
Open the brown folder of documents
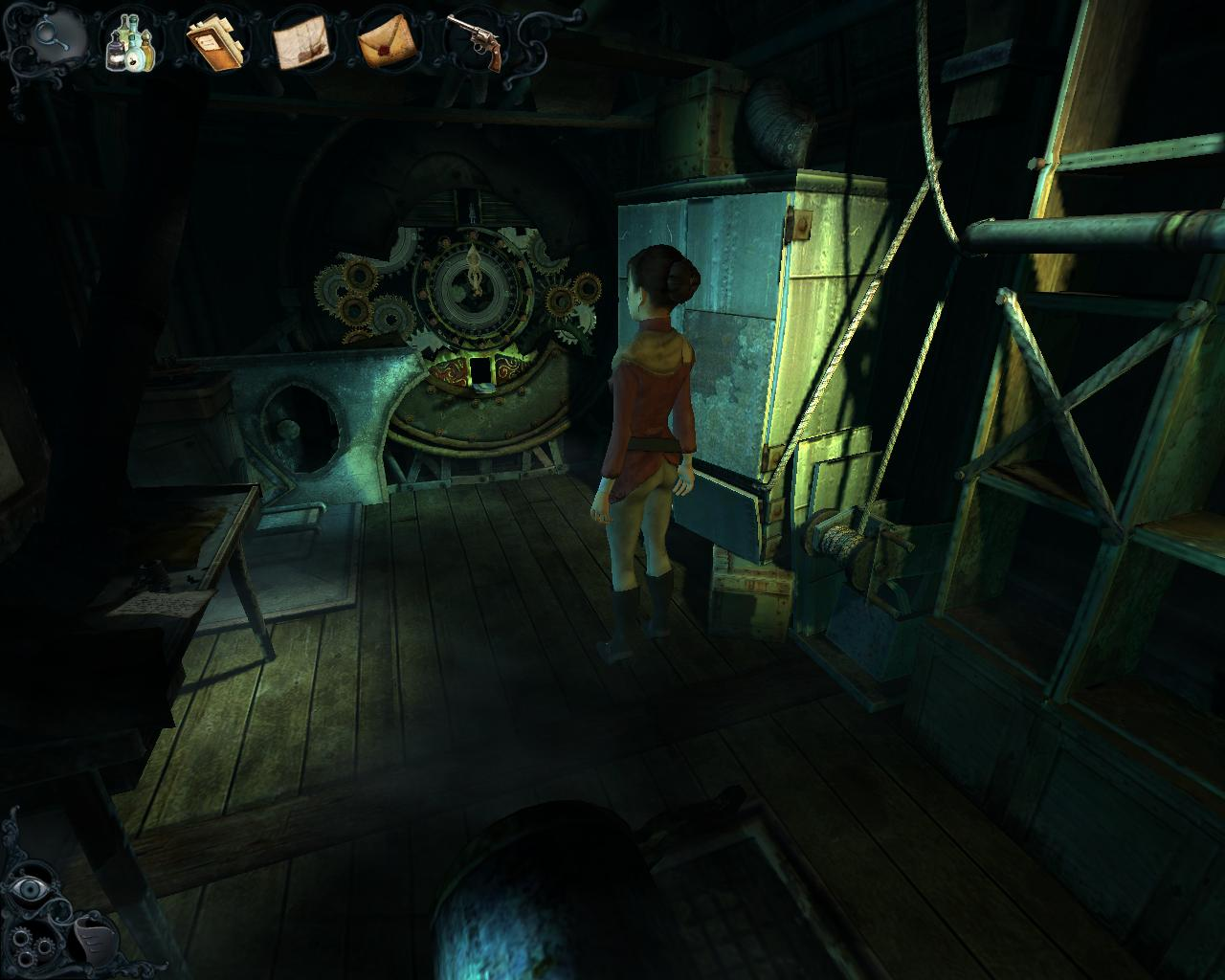point(215,43)
